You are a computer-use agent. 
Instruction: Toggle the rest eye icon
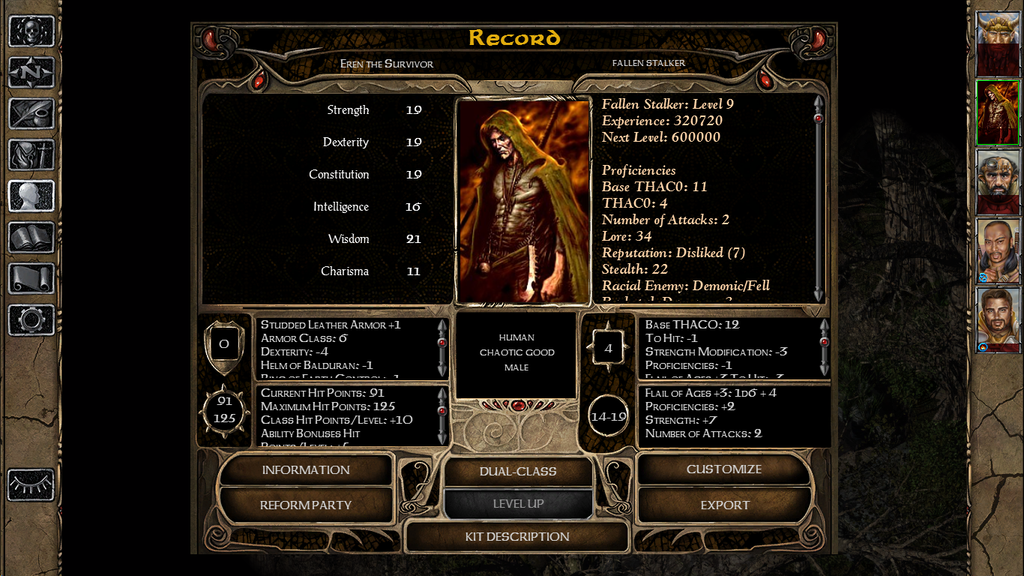[31, 484]
